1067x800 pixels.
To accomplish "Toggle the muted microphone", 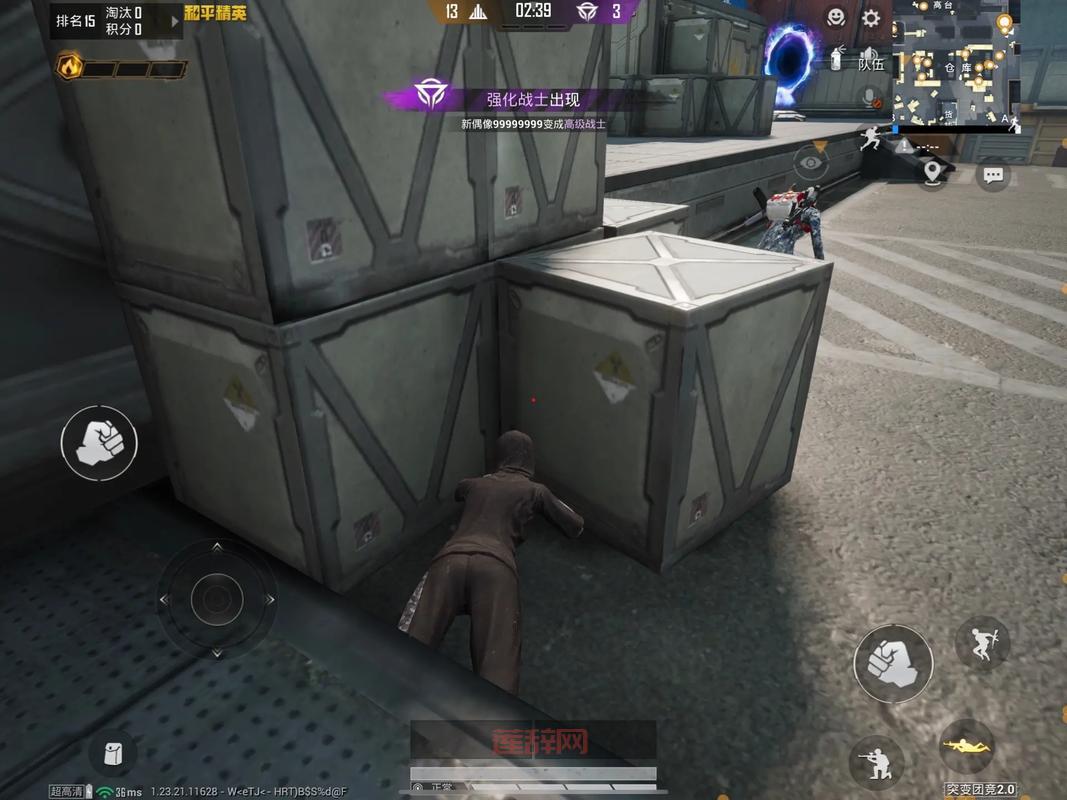I will [x=871, y=97].
